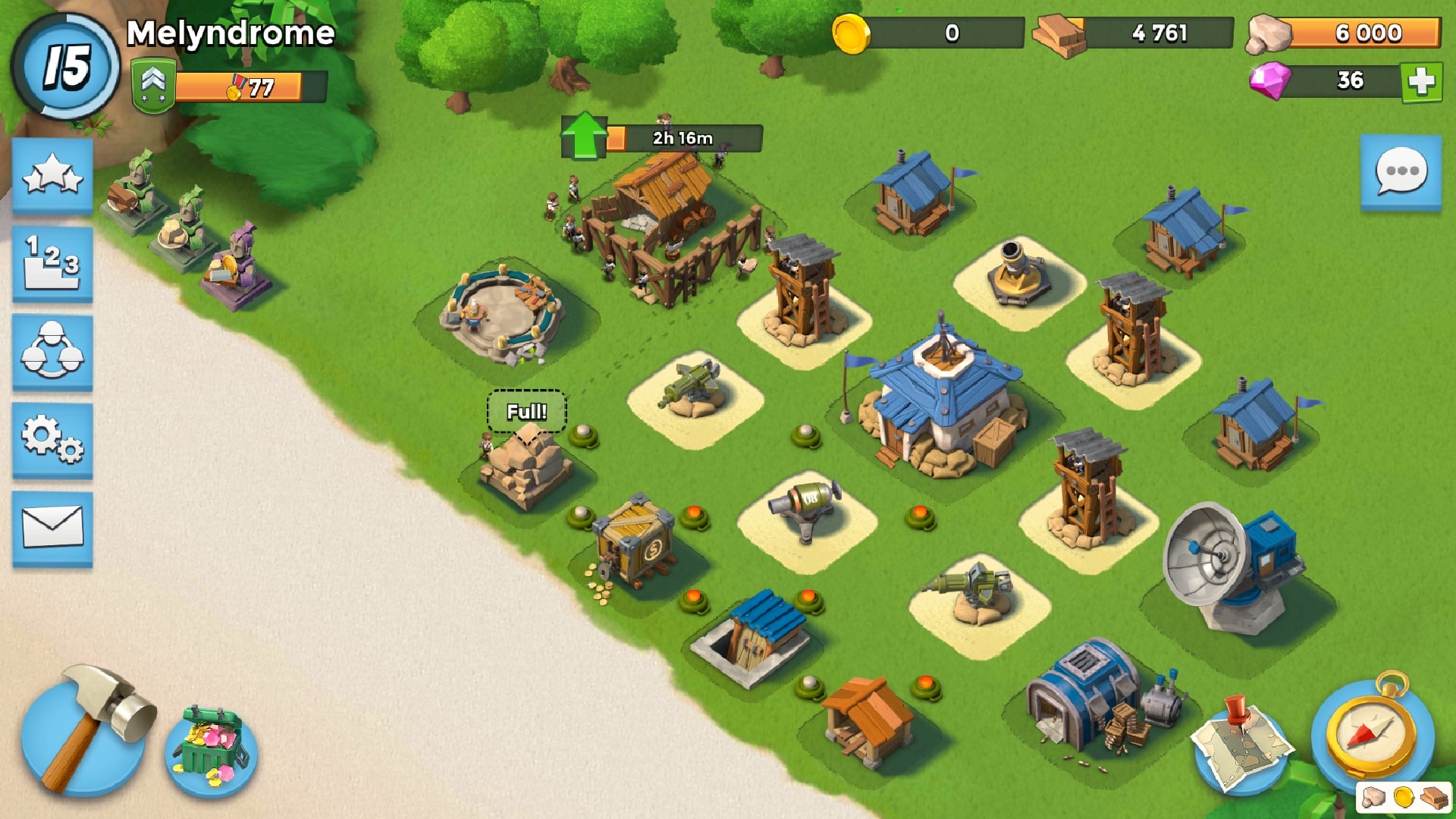Viewport: 1456px width, 819px height.
Task: Add diamonds with the green plus
Action: tap(1421, 81)
